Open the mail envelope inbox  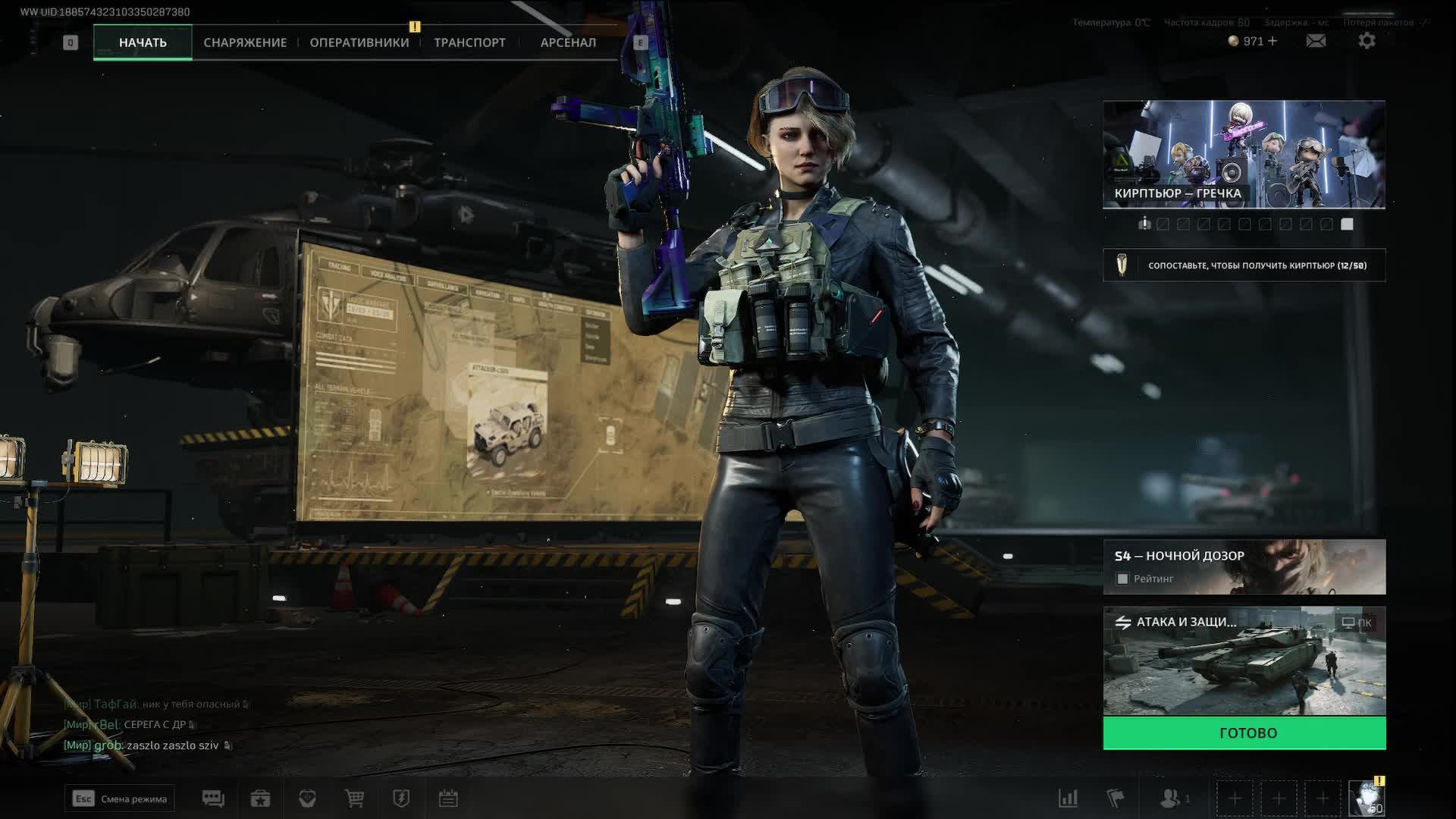click(x=1316, y=41)
